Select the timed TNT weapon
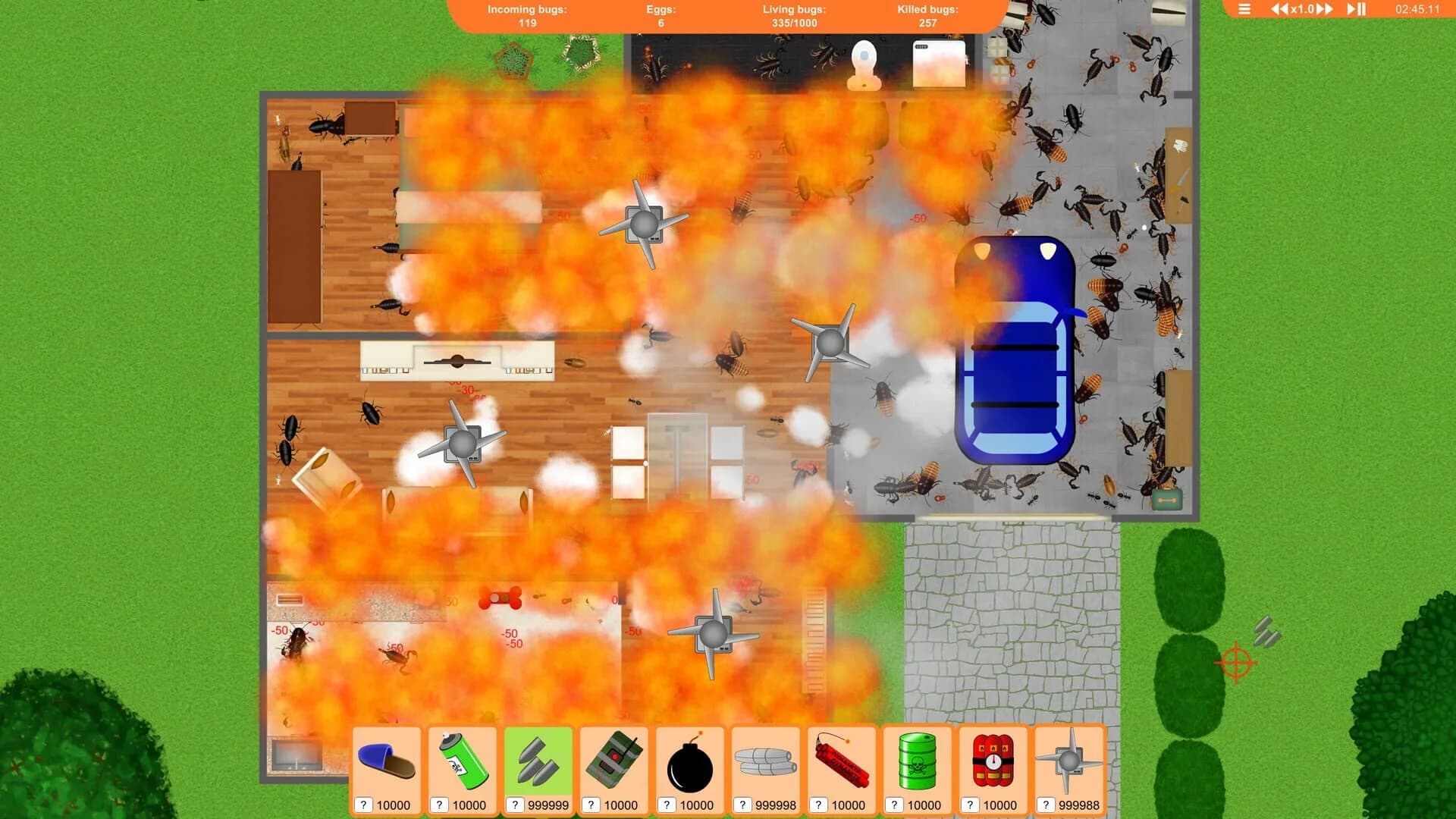The height and width of the screenshot is (819, 1456). click(x=993, y=762)
